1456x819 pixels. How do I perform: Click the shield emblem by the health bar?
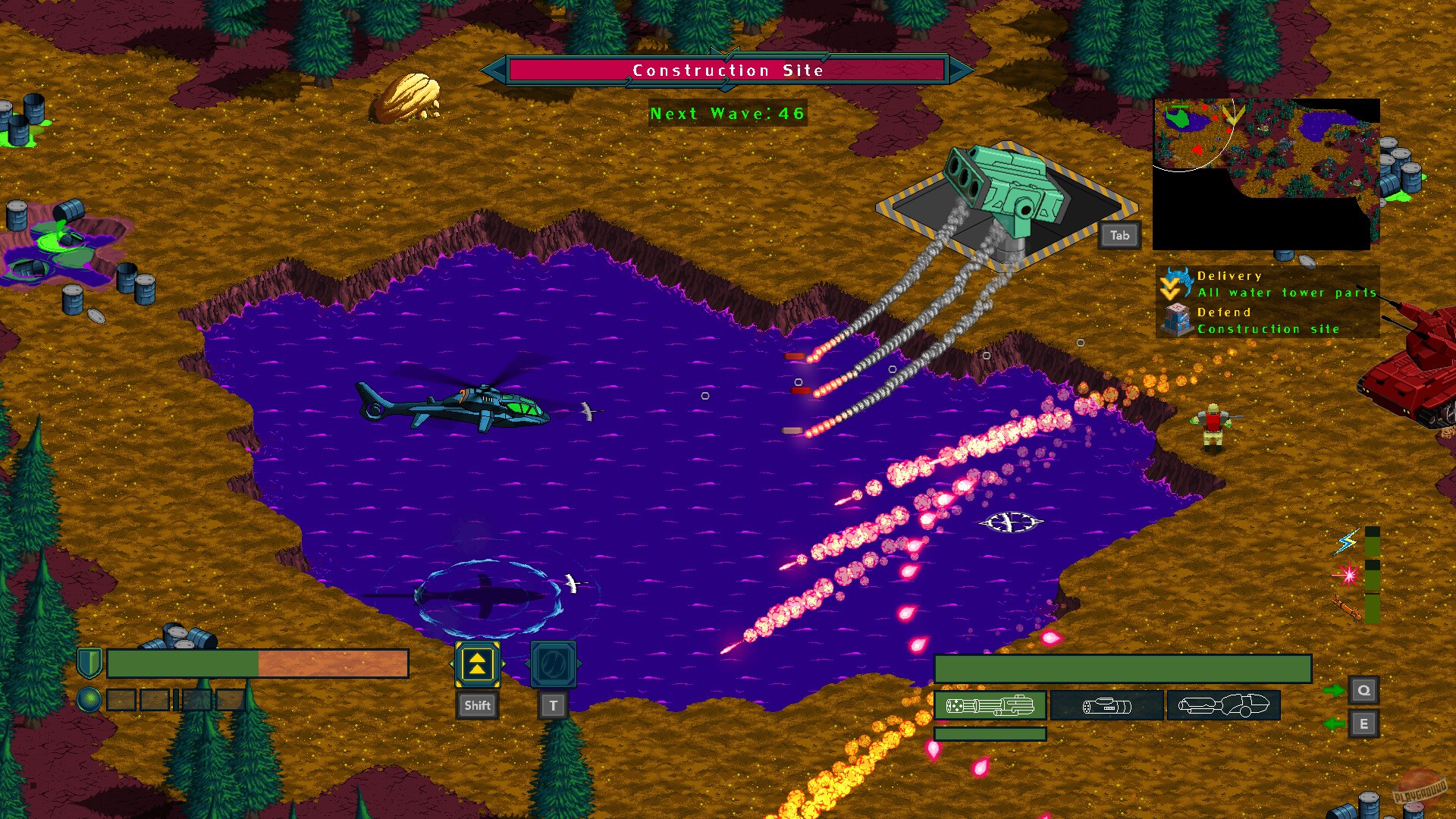pos(89,663)
